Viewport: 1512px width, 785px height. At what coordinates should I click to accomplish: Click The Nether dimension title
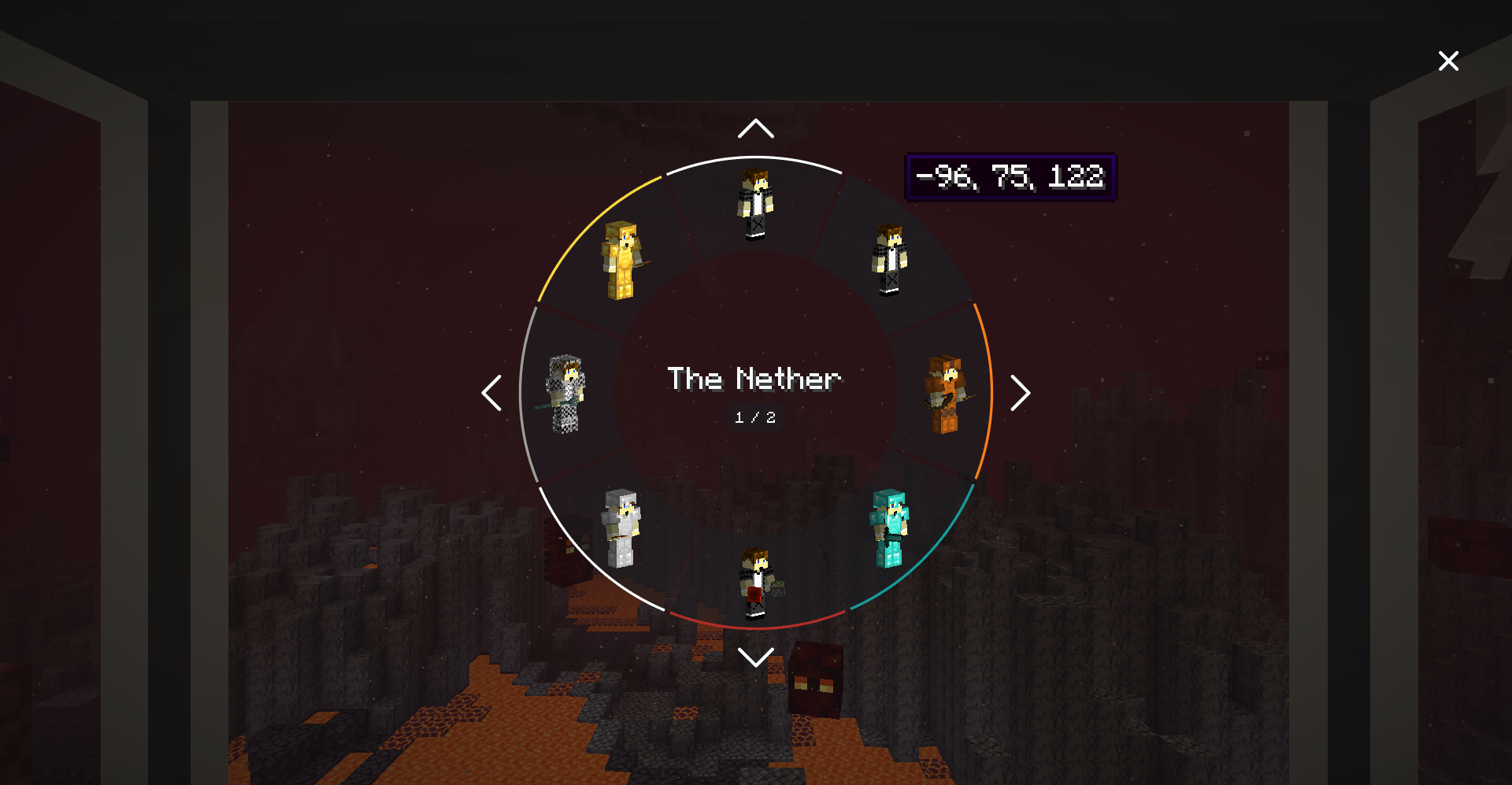click(755, 380)
